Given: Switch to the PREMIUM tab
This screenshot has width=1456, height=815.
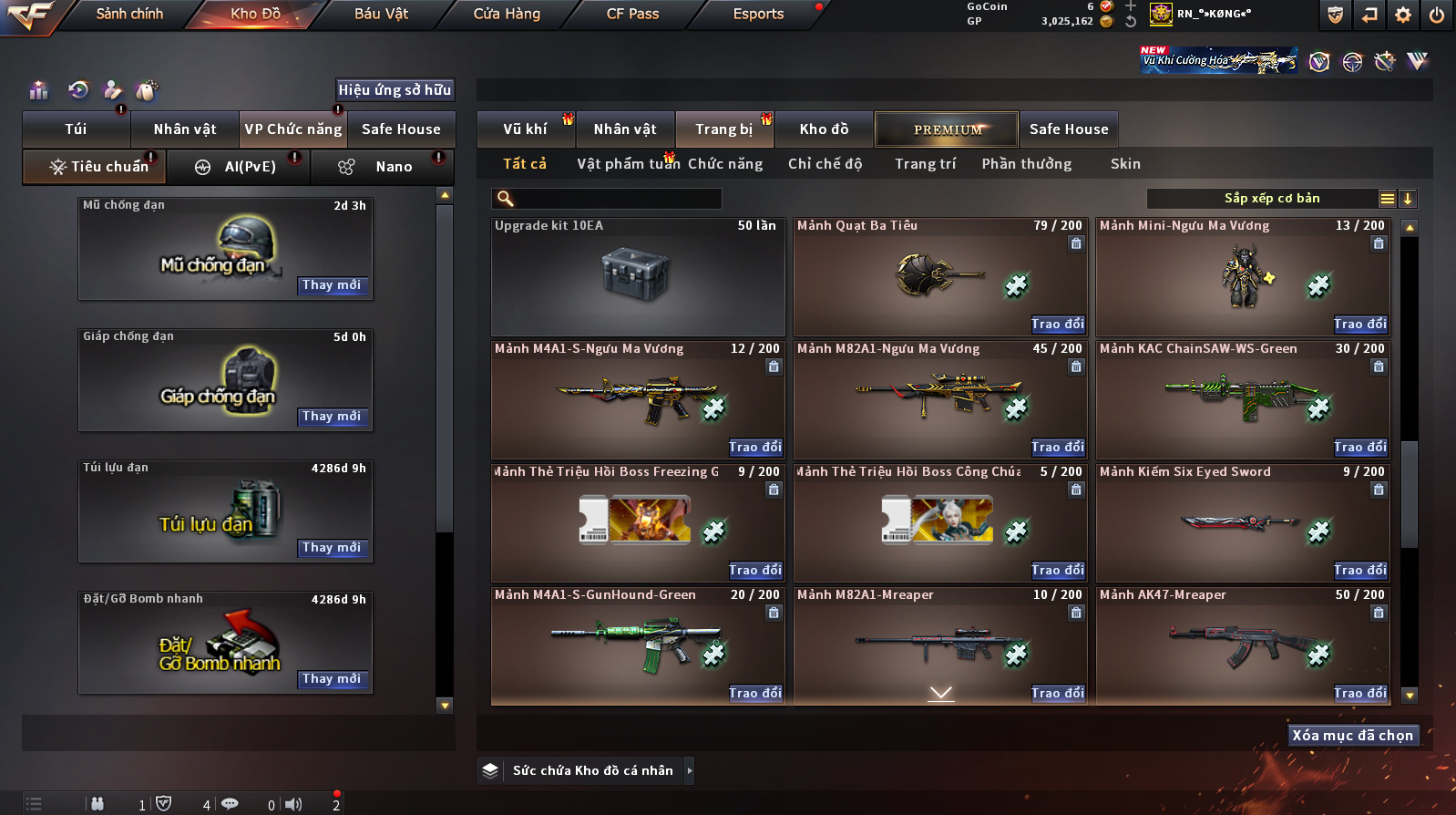Looking at the screenshot, I should pyautogui.click(x=948, y=129).
